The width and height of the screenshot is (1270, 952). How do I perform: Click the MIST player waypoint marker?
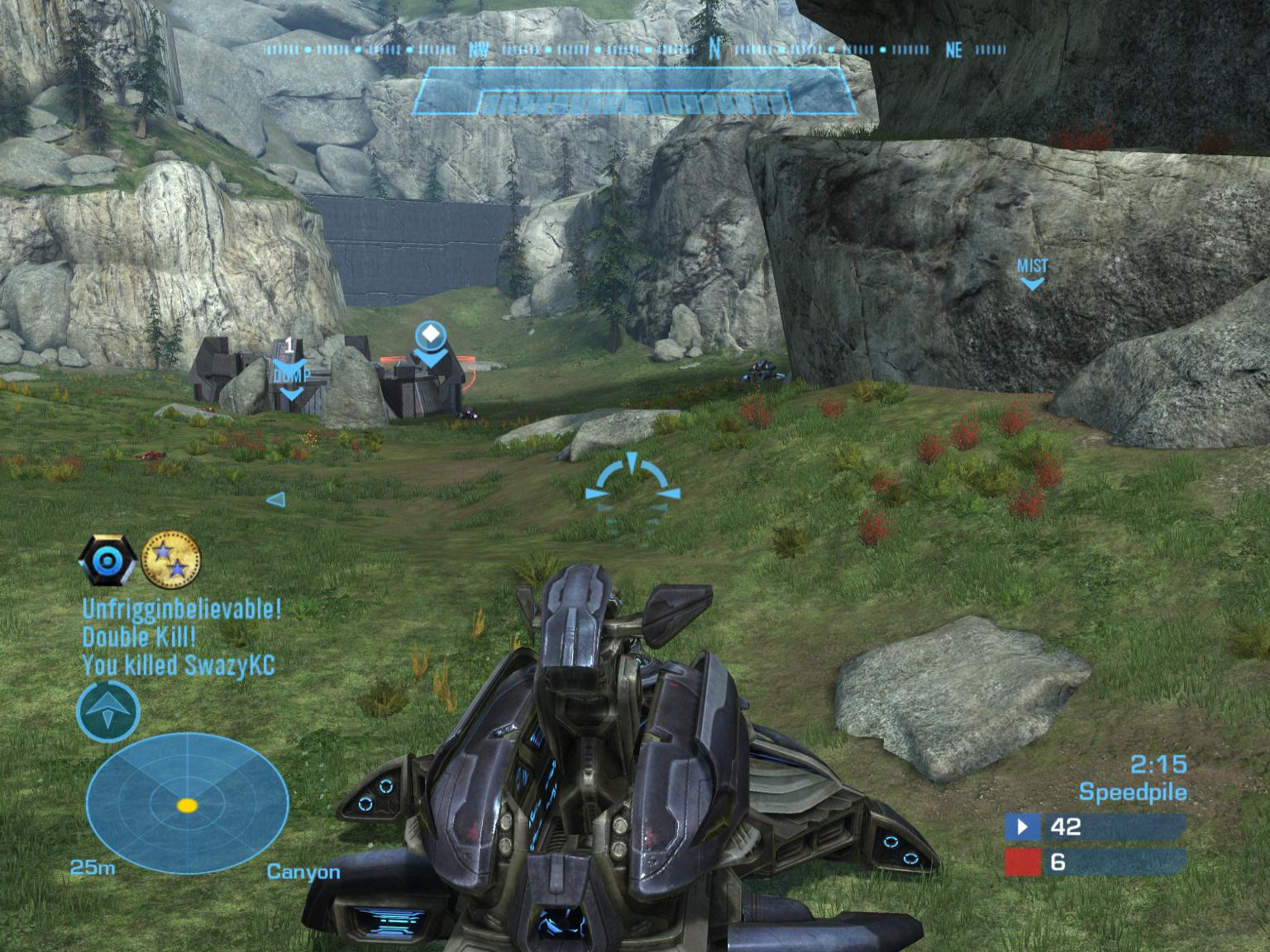pyautogui.click(x=1032, y=273)
